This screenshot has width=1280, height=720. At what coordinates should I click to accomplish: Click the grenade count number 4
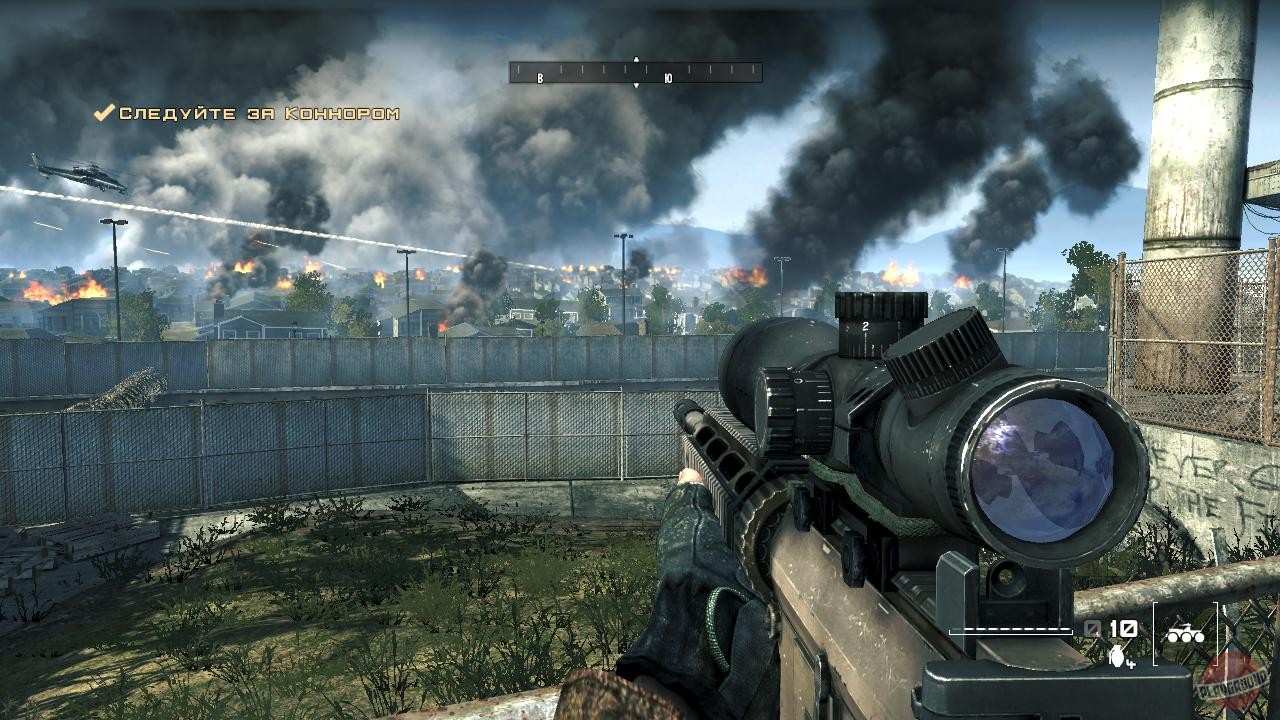point(1131,663)
